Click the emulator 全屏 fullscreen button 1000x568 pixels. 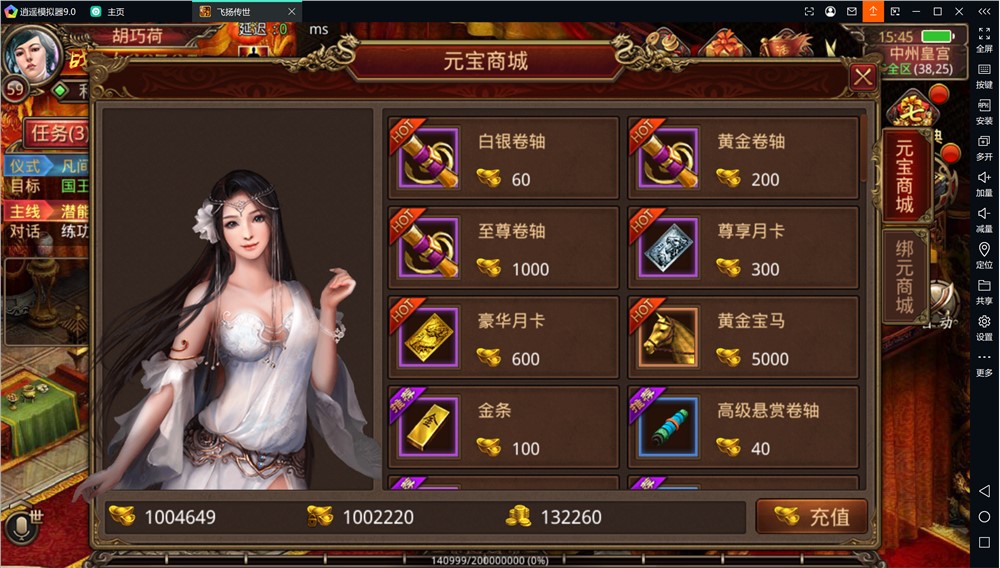984,39
